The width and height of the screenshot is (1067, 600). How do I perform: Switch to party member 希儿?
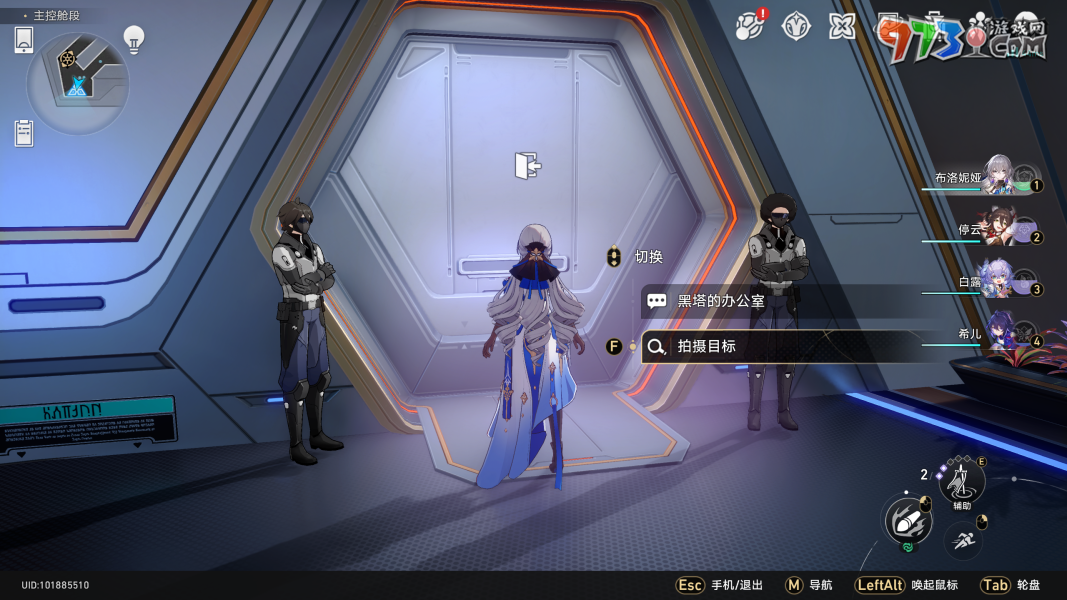click(998, 335)
